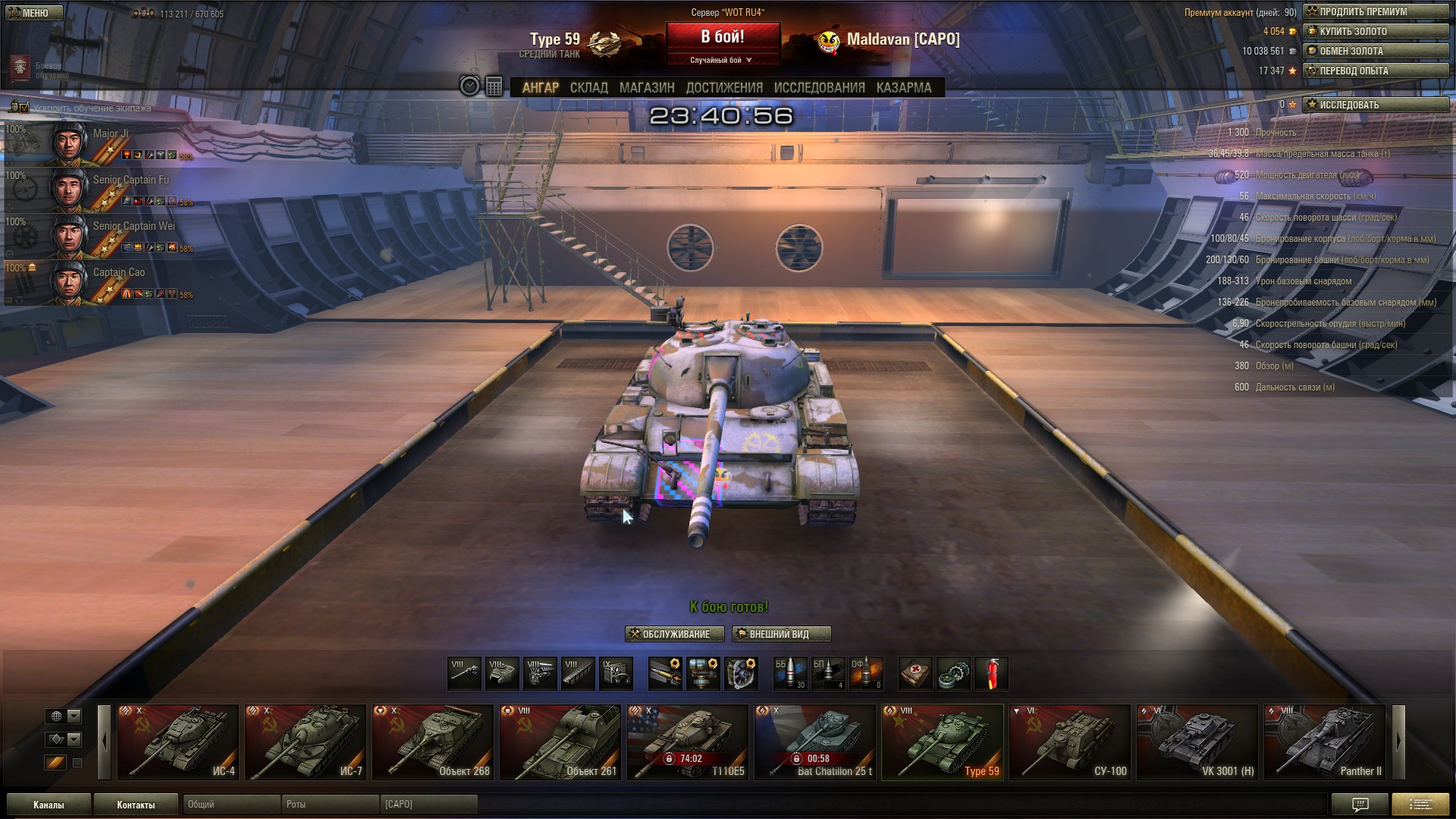Click the fire extinguisher consumable slot
The image size is (1456, 819).
pyautogui.click(x=991, y=673)
